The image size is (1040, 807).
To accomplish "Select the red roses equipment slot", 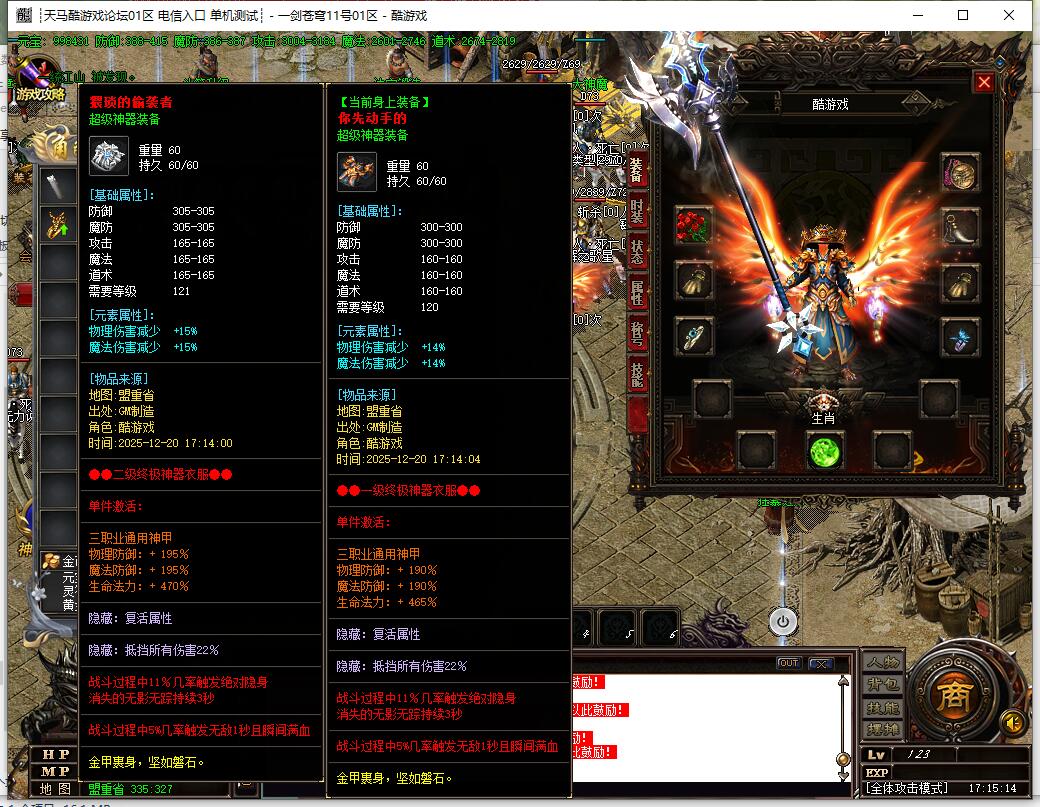I will [693, 226].
